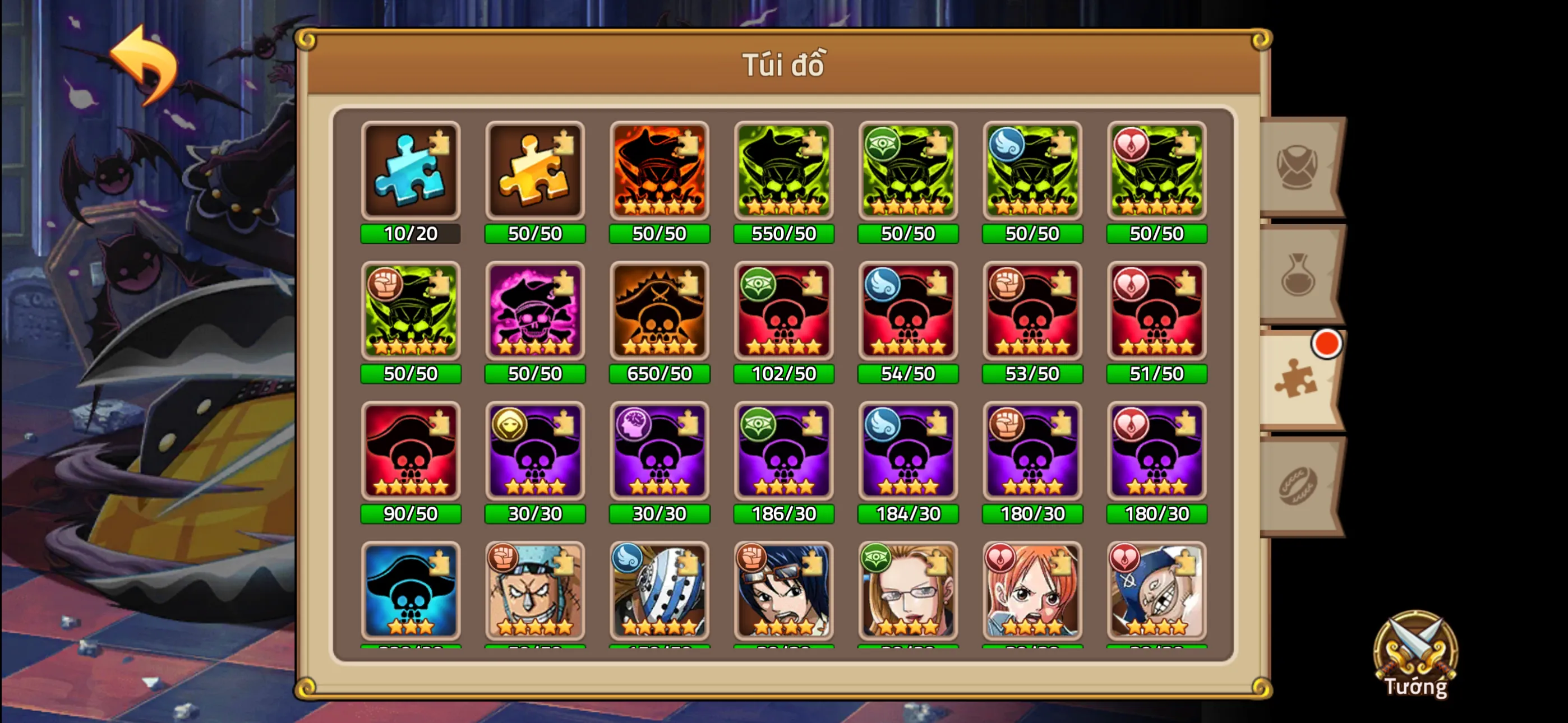1568x723 pixels.
Task: Select Nami's character shard in bottom row
Action: 1032,592
